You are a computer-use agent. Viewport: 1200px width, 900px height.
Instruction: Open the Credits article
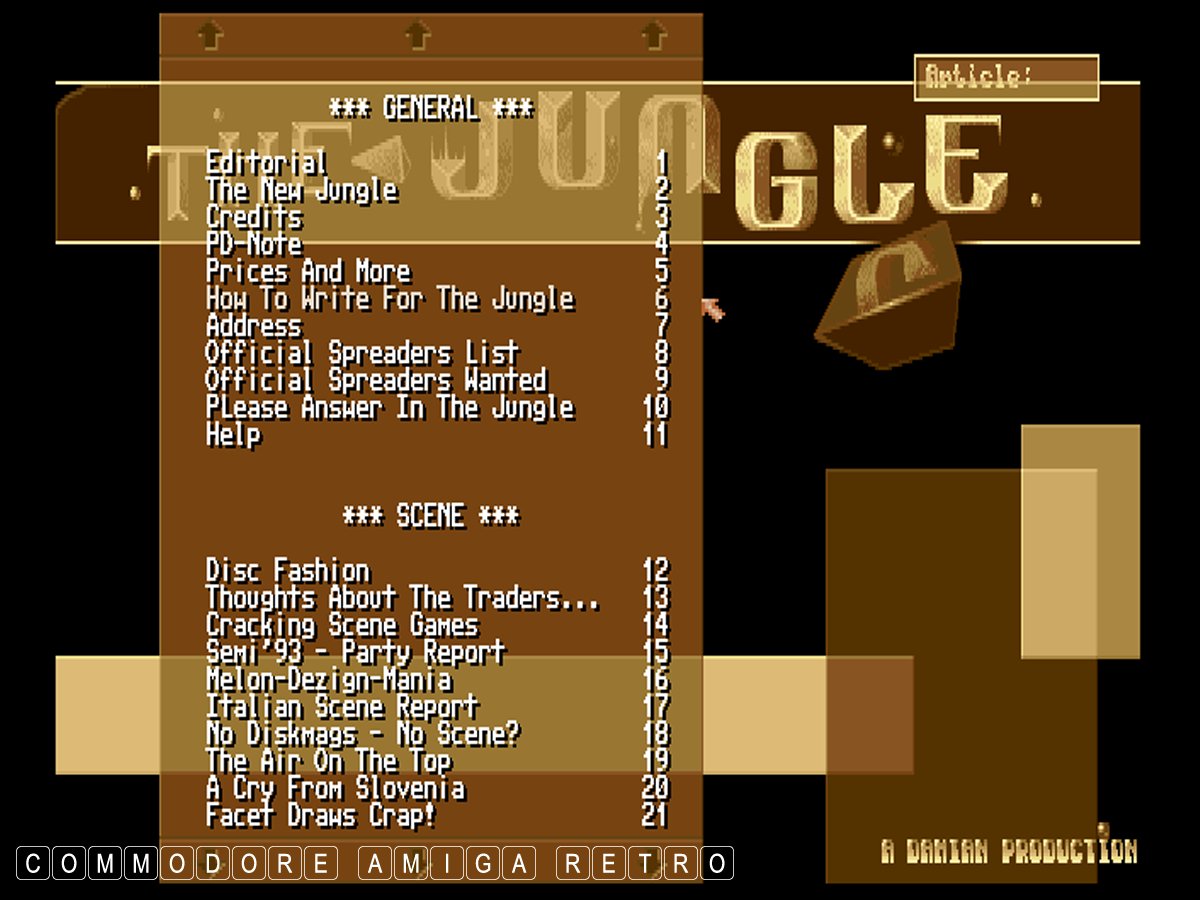(x=254, y=217)
